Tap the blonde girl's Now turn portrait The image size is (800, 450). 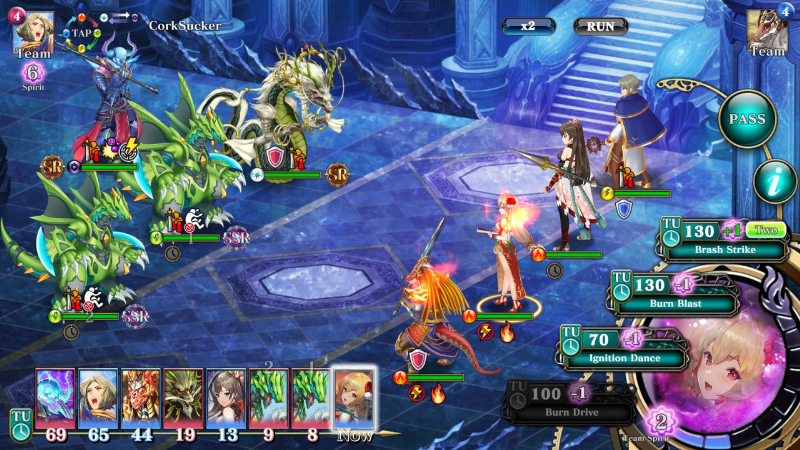(355, 399)
